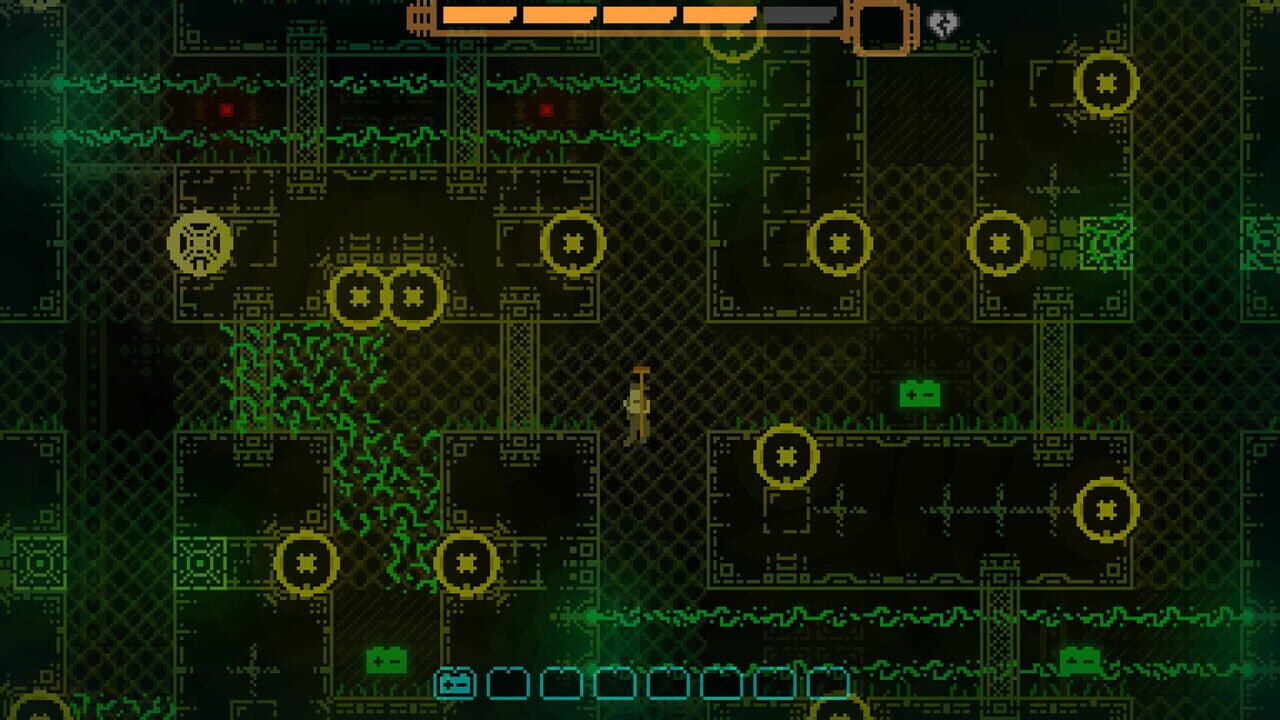Screen dimensions: 1280x720
Task: Click the broken heart status icon
Action: (944, 22)
